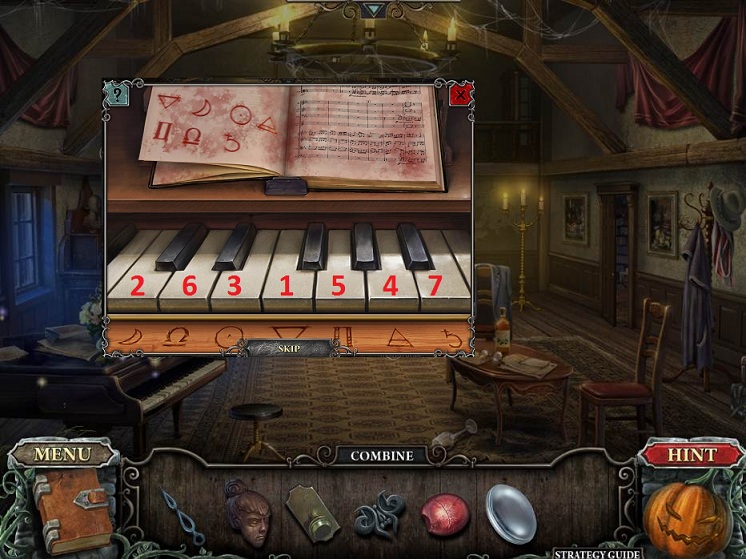
Task: Play the white key labeled 3
Action: point(234,287)
